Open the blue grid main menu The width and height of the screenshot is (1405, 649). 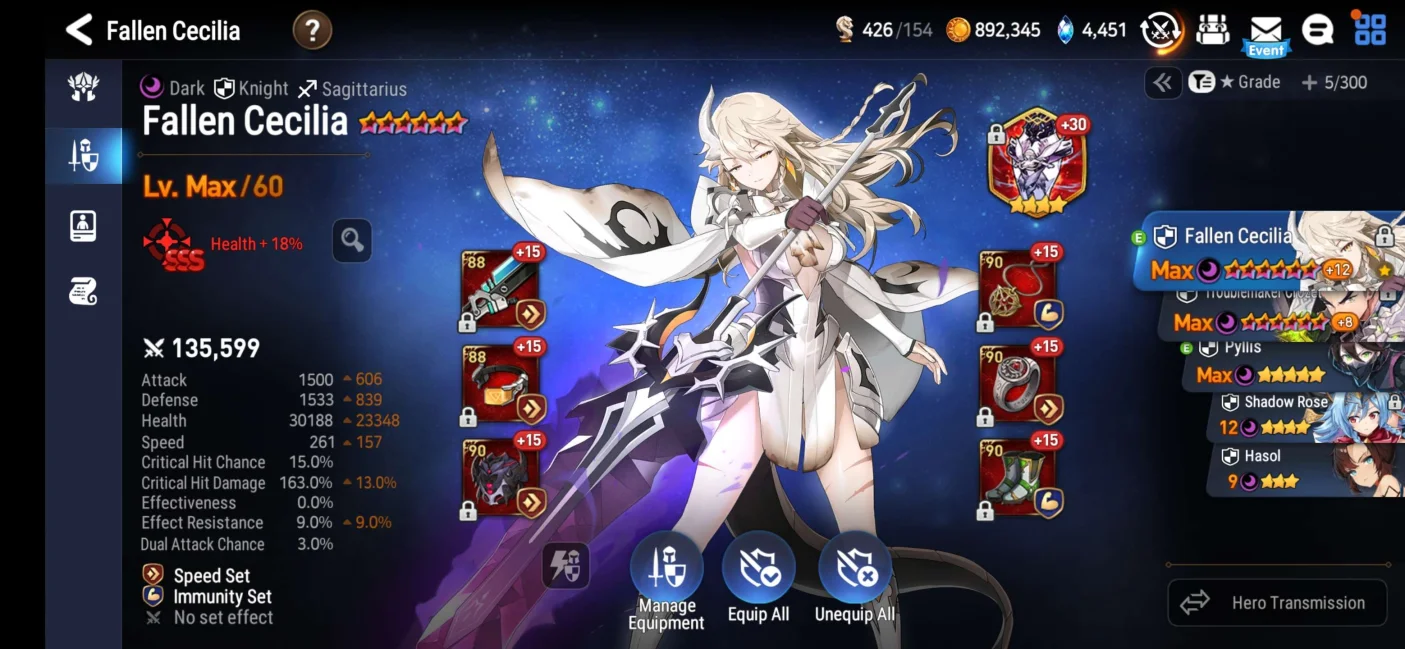point(1369,30)
